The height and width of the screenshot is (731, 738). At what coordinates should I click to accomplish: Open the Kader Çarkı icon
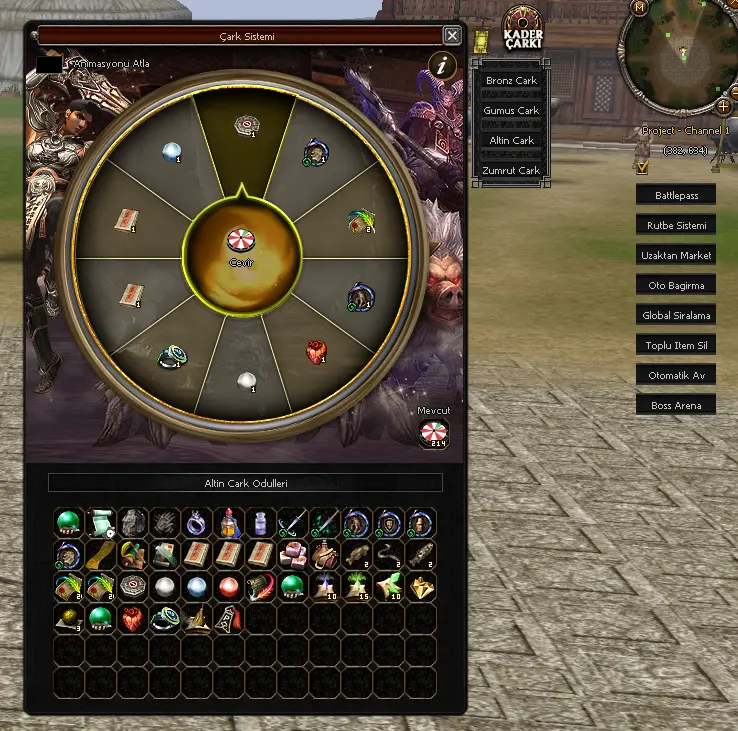[x=522, y=28]
